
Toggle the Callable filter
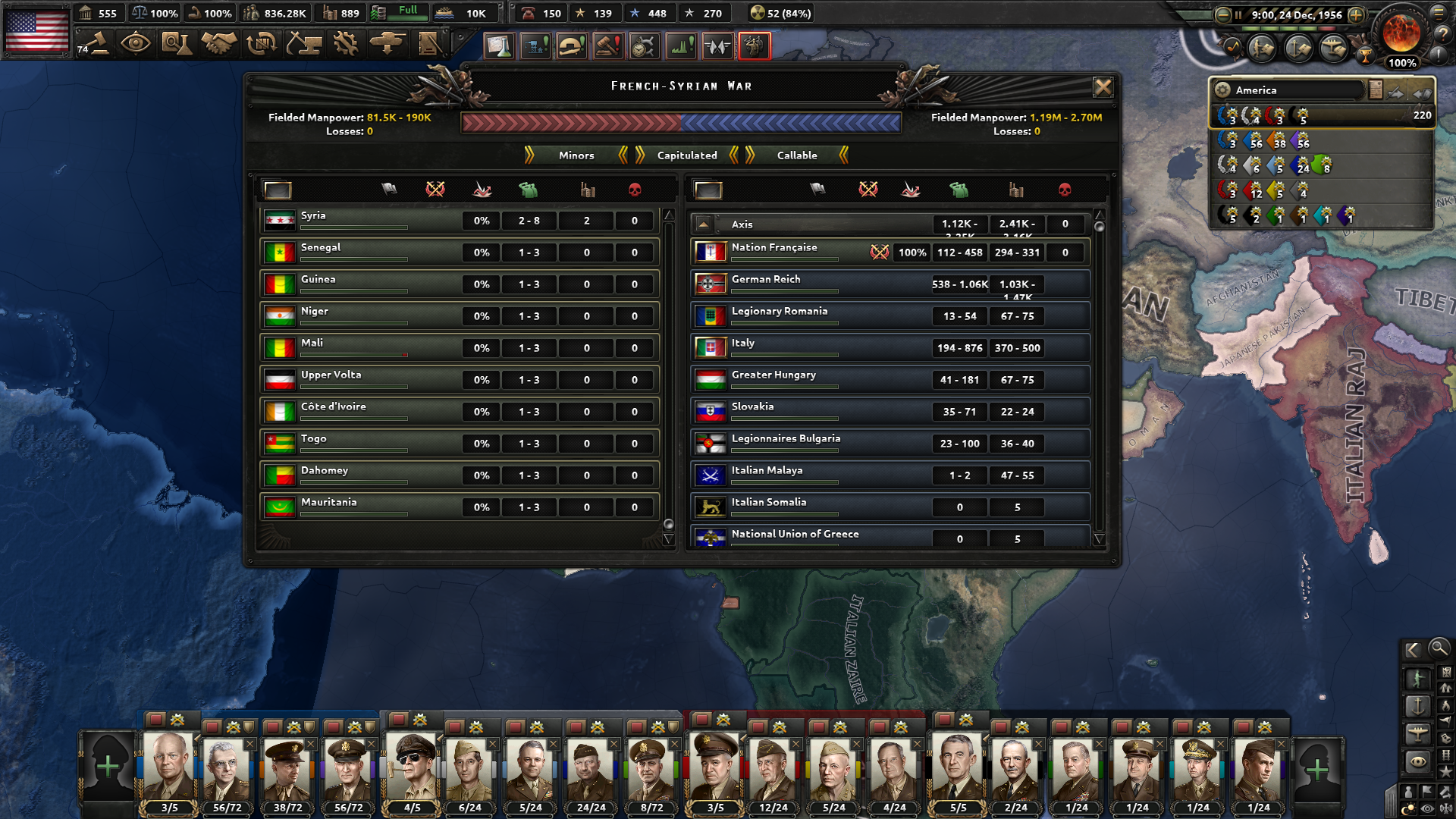click(x=796, y=155)
